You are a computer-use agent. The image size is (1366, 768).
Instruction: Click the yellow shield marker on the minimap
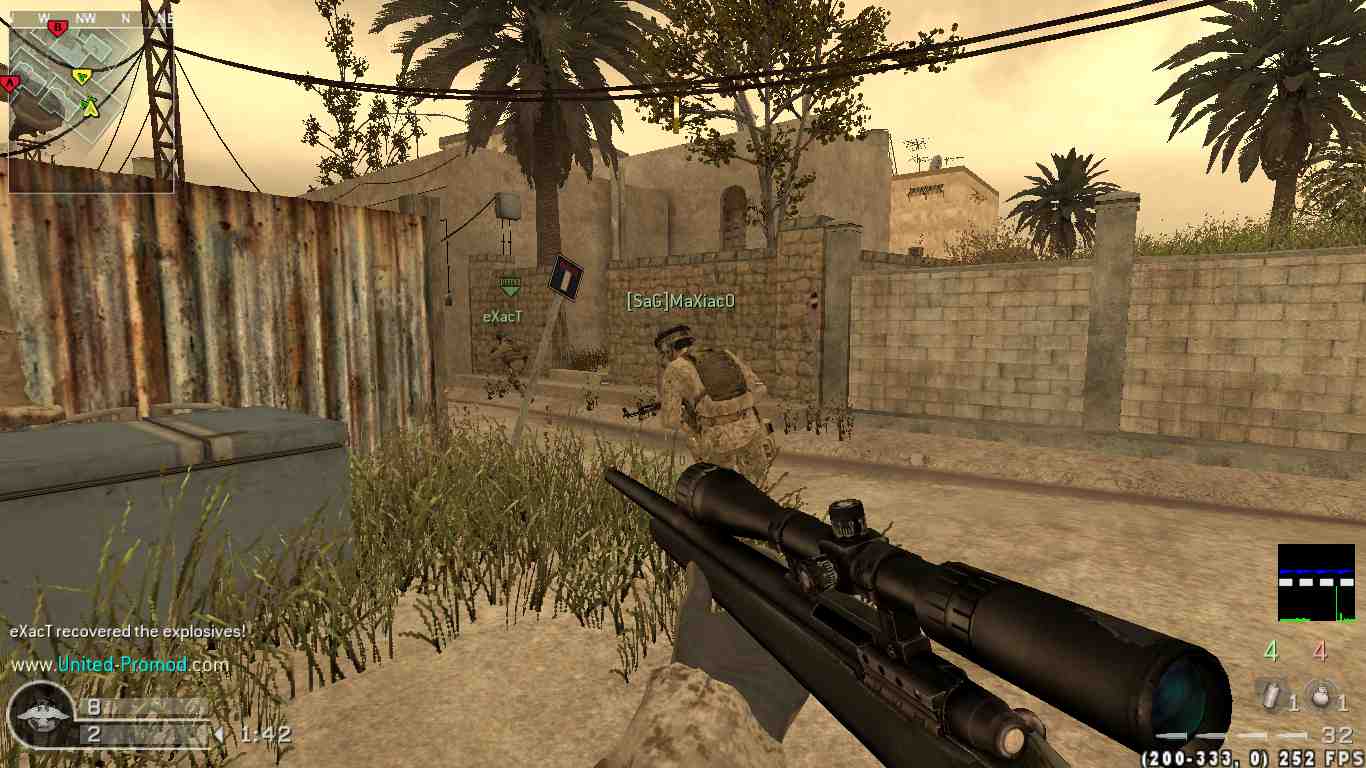(82, 76)
